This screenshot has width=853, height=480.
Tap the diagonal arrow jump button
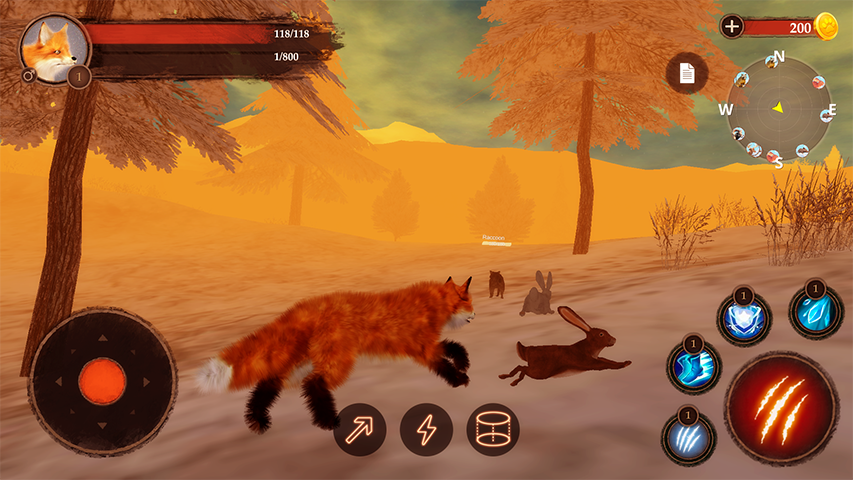pos(360,430)
